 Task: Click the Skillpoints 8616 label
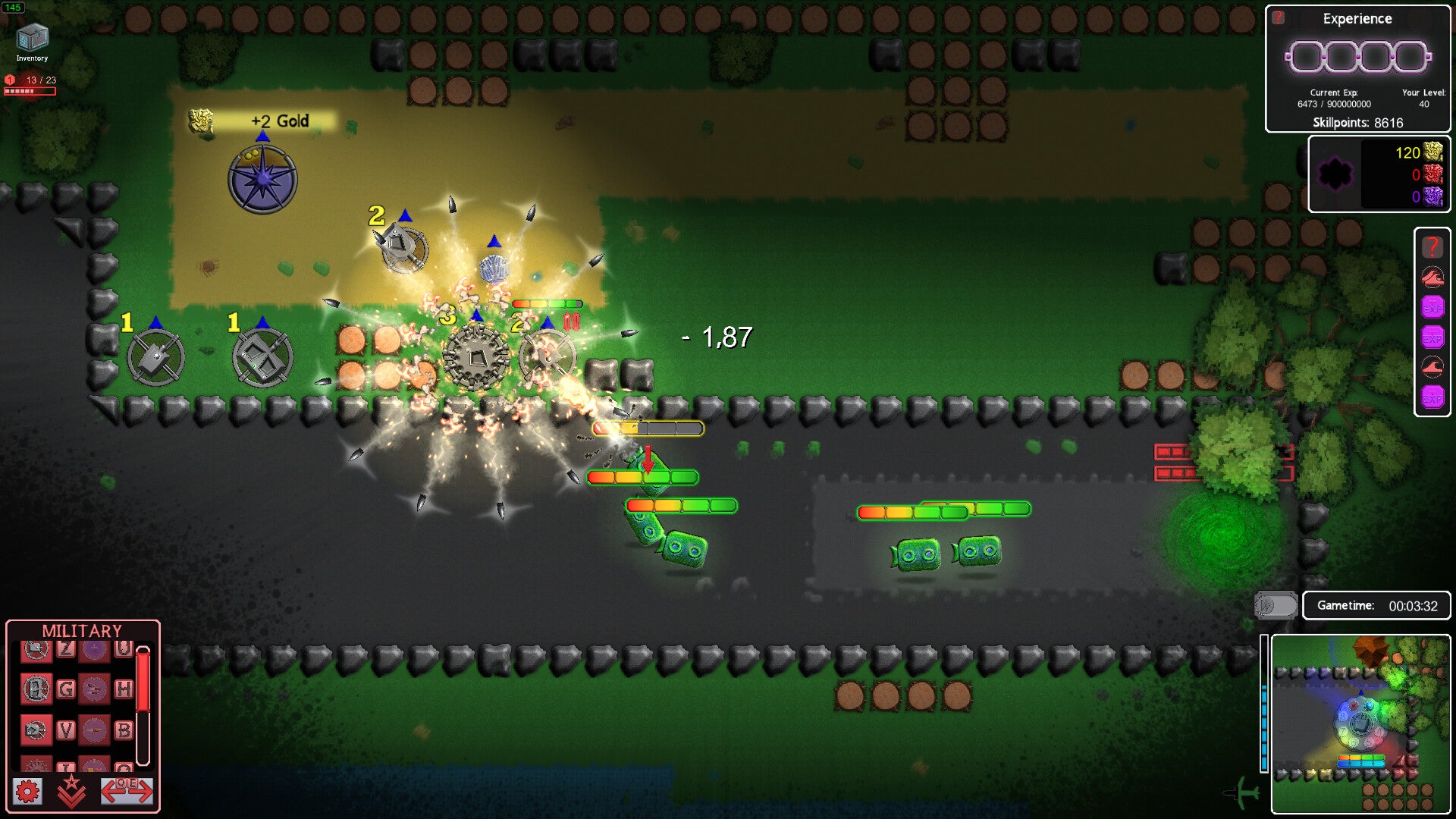point(1357,123)
